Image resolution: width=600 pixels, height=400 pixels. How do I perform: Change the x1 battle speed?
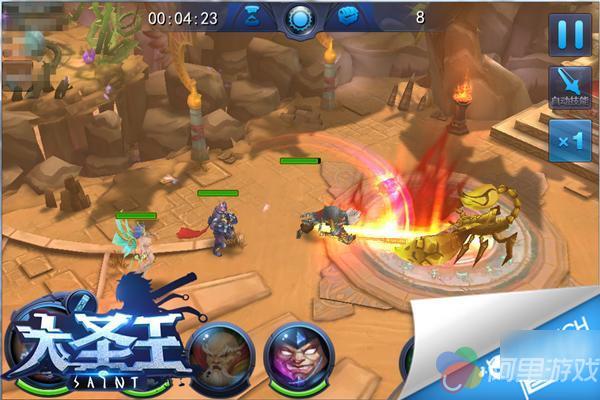pyautogui.click(x=570, y=142)
